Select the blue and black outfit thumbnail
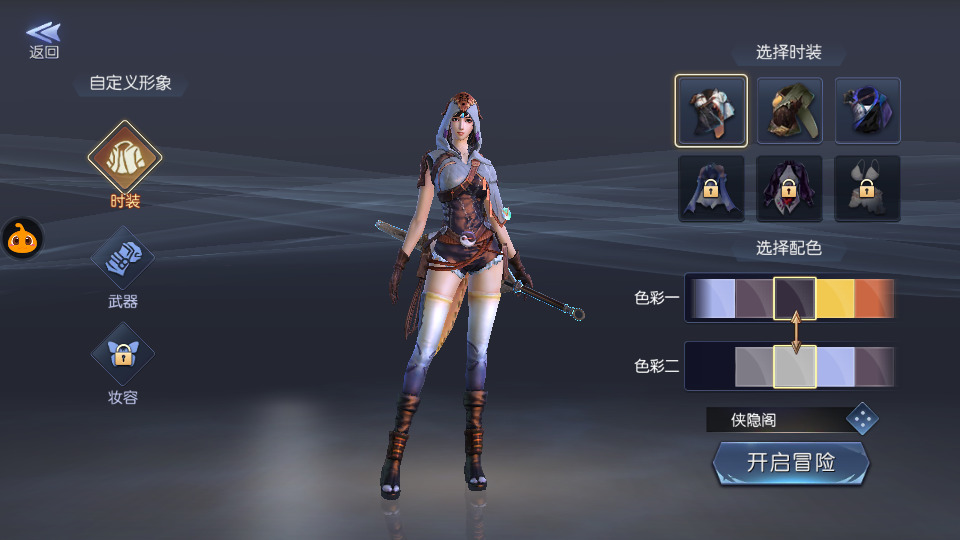Screen dimensions: 960x540 point(867,110)
